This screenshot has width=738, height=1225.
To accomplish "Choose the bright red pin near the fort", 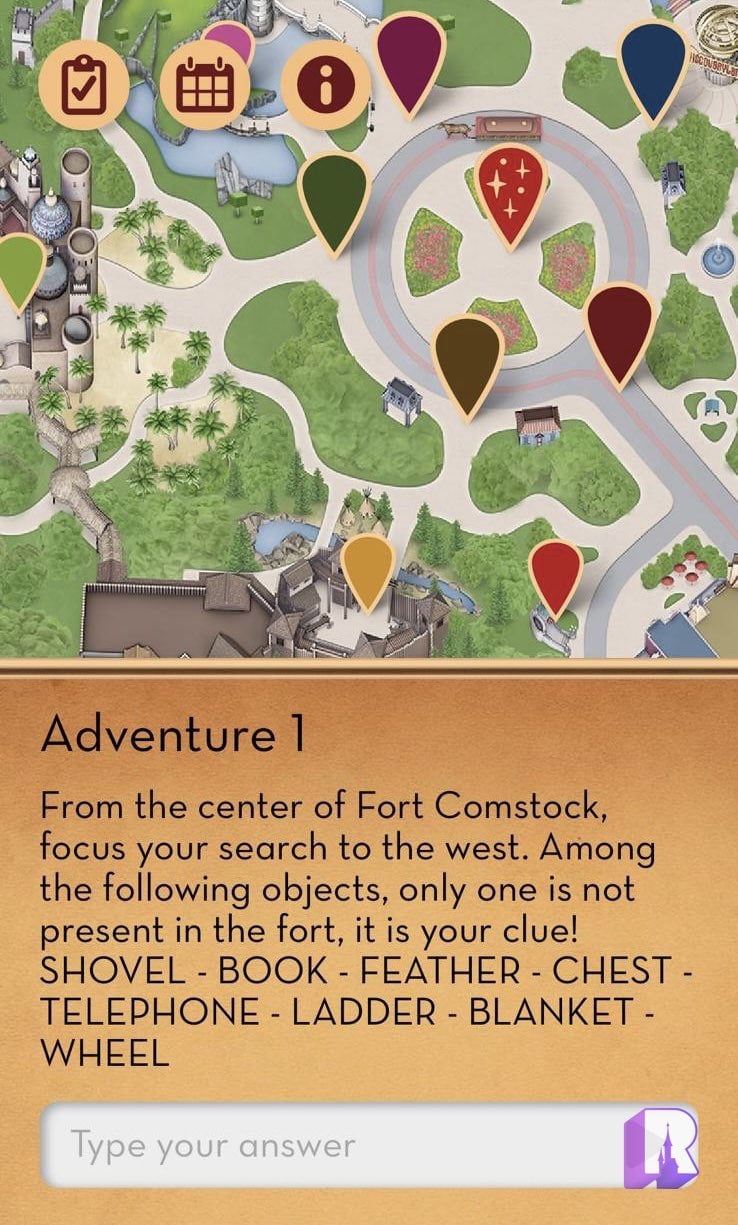I will click(555, 572).
